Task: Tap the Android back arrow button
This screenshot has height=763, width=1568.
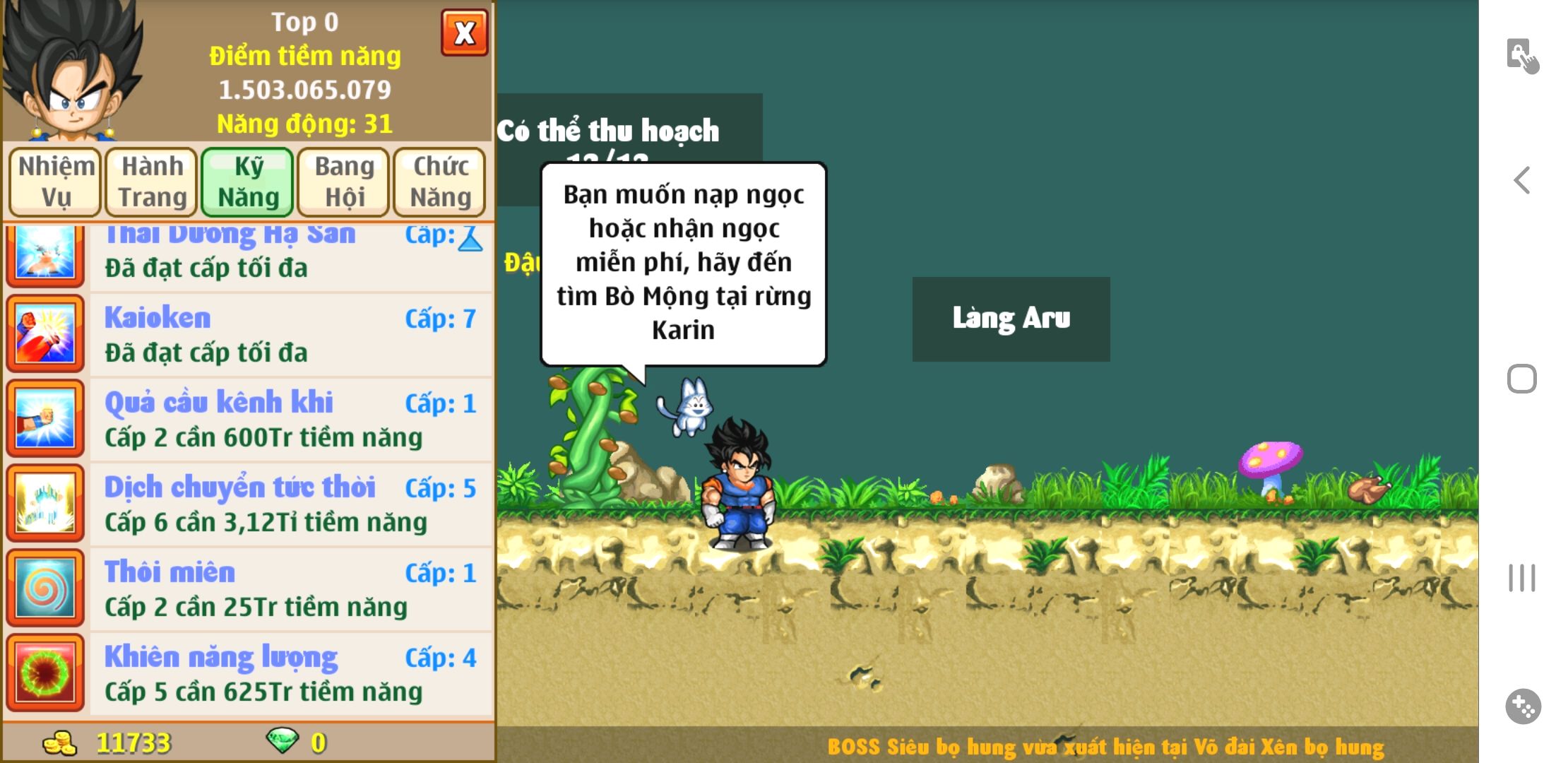Action: (1522, 181)
